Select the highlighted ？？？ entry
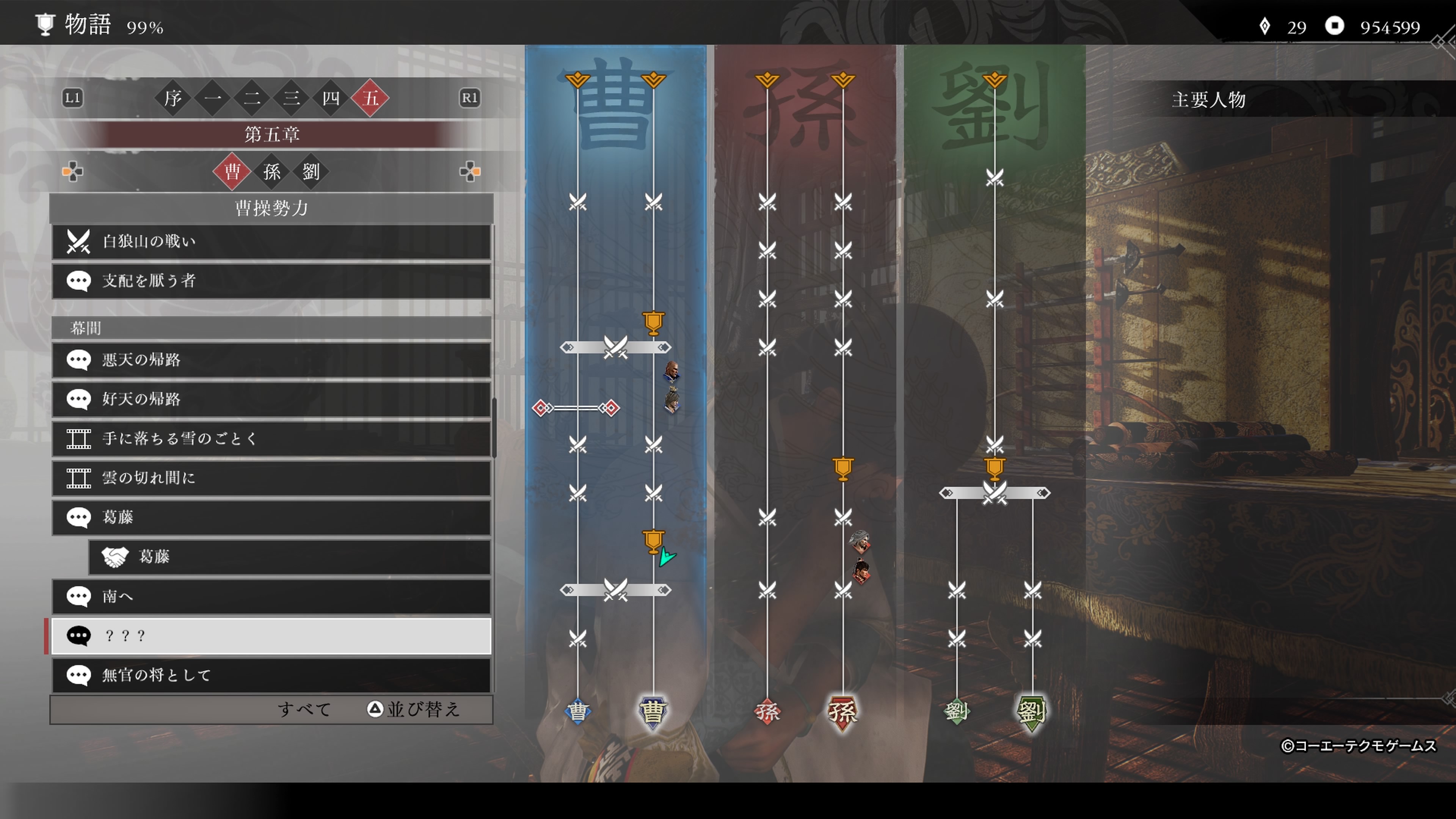 click(271, 636)
